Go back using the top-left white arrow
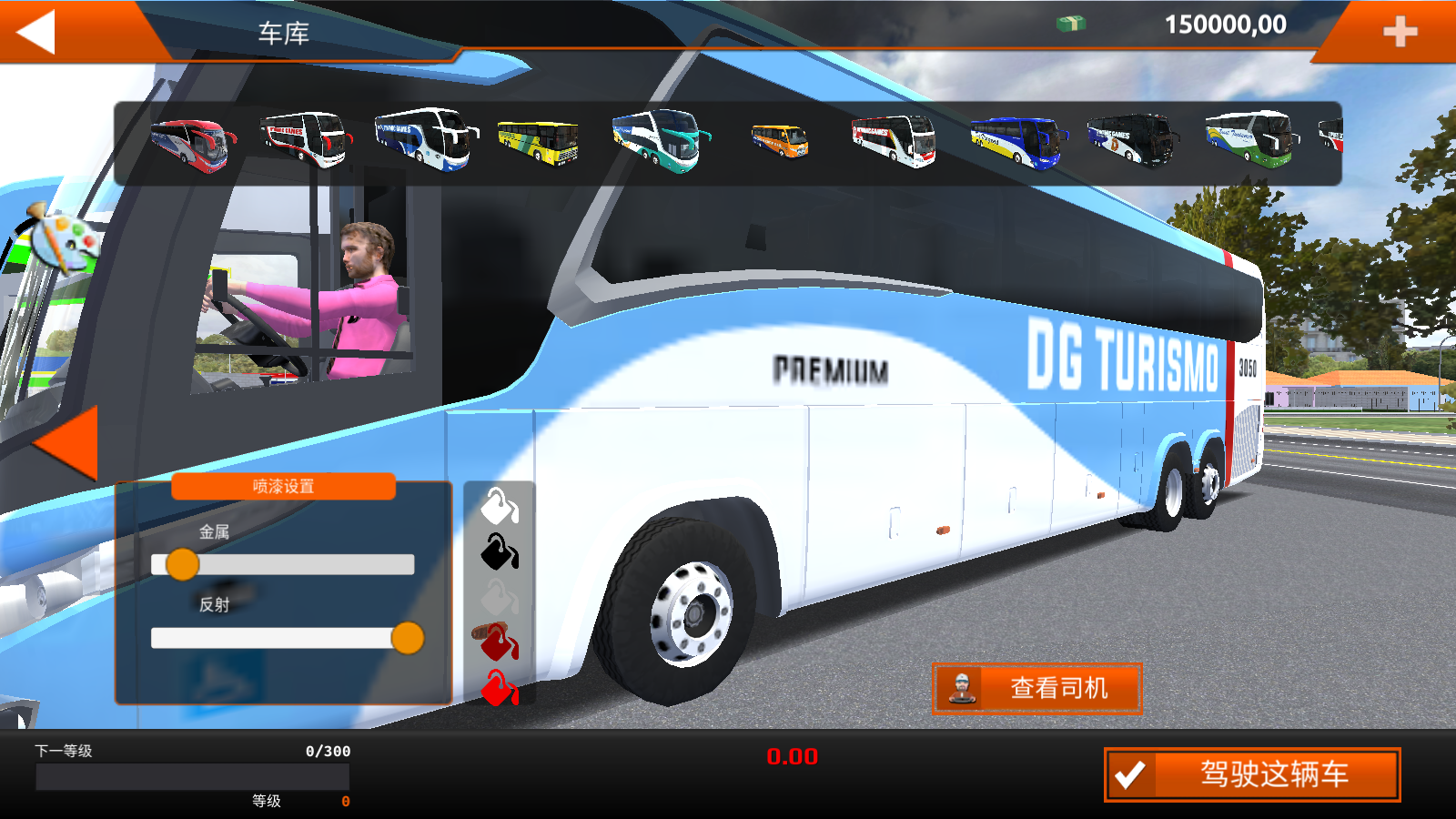This screenshot has height=819, width=1456. (x=36, y=32)
